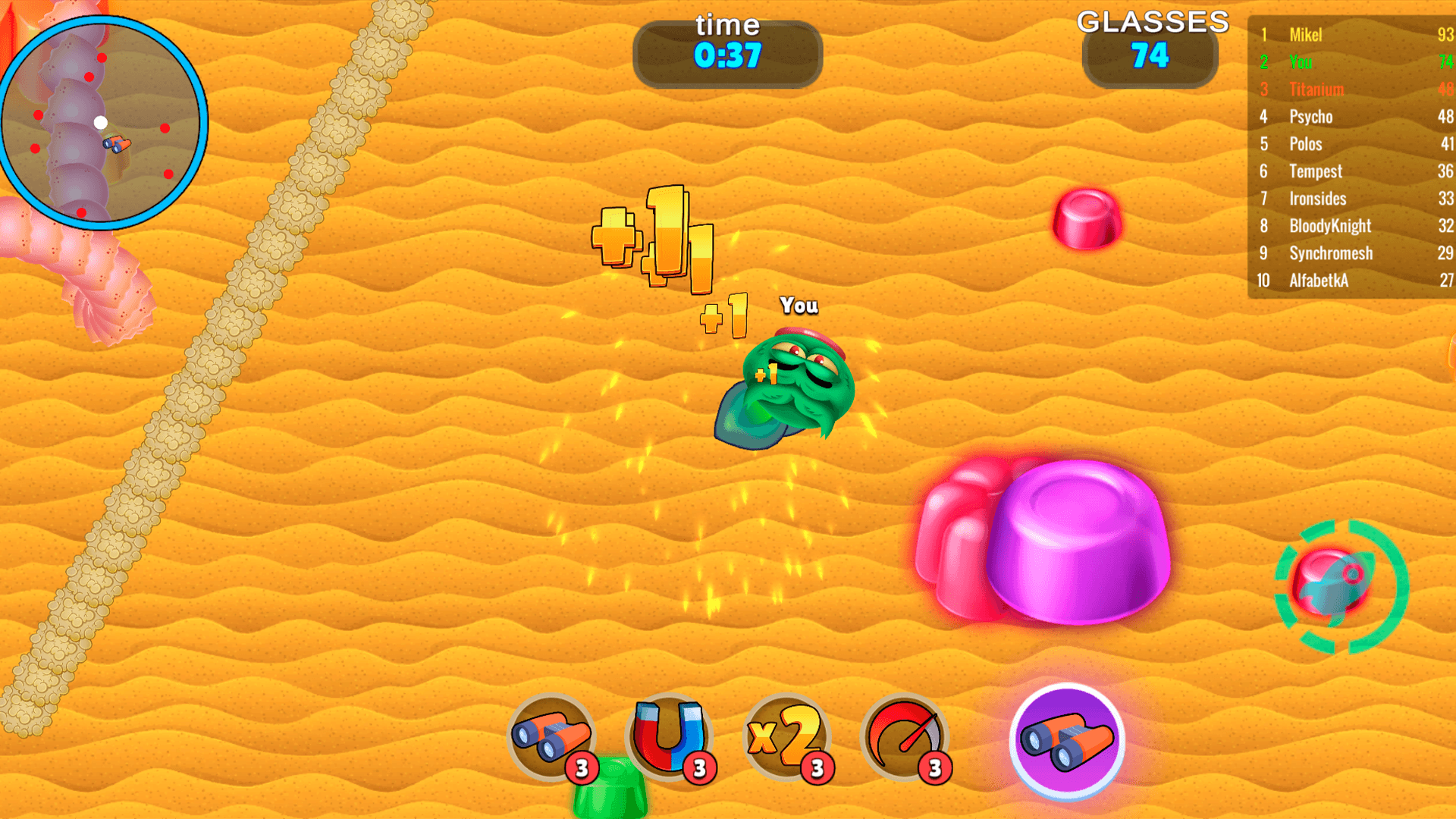Click the time display showing 0:37
The height and width of the screenshot is (819, 1456).
point(727,52)
